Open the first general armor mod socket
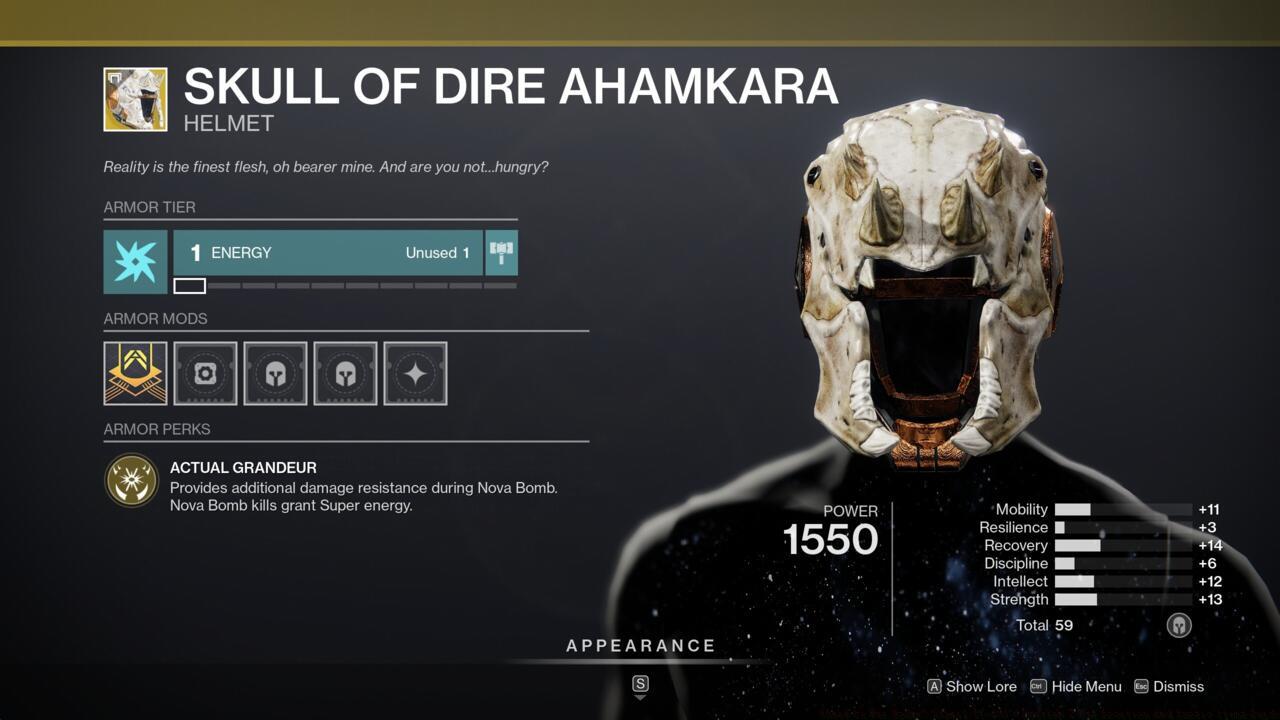 pos(205,373)
